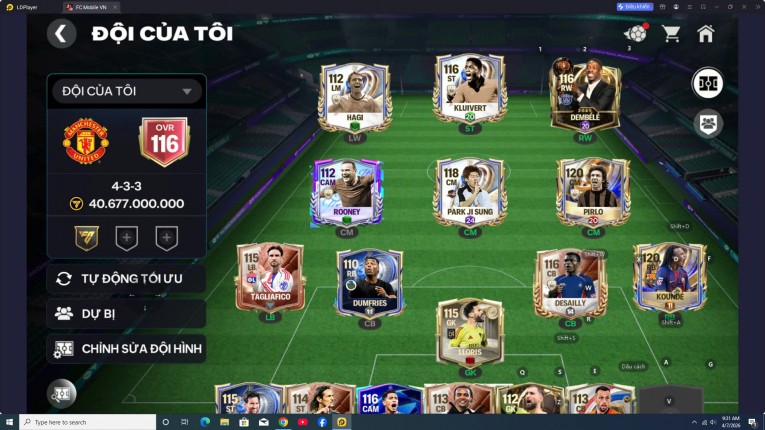Select the Tagliafico left back card

(270, 280)
